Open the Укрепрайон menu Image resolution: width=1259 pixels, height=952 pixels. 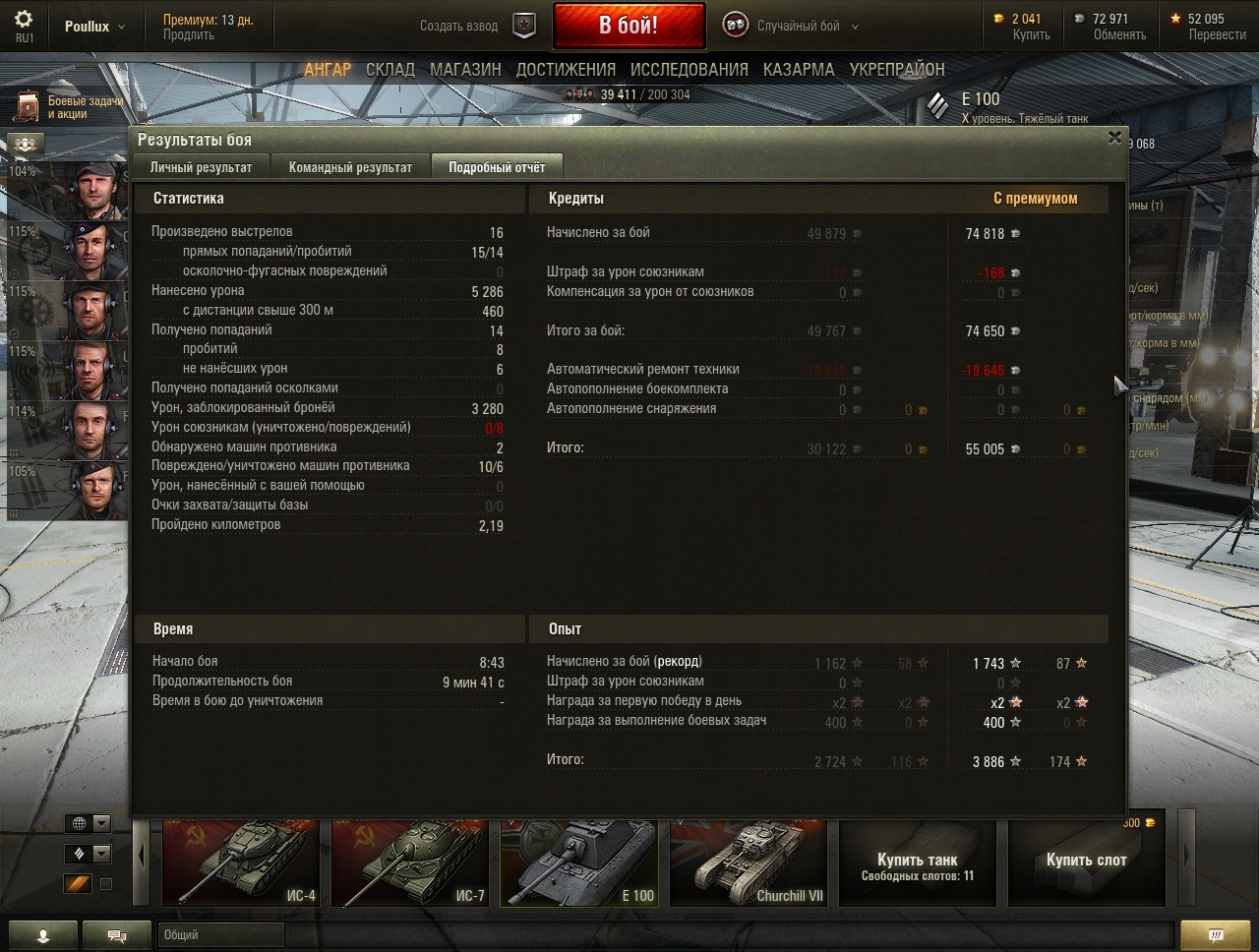pos(896,70)
